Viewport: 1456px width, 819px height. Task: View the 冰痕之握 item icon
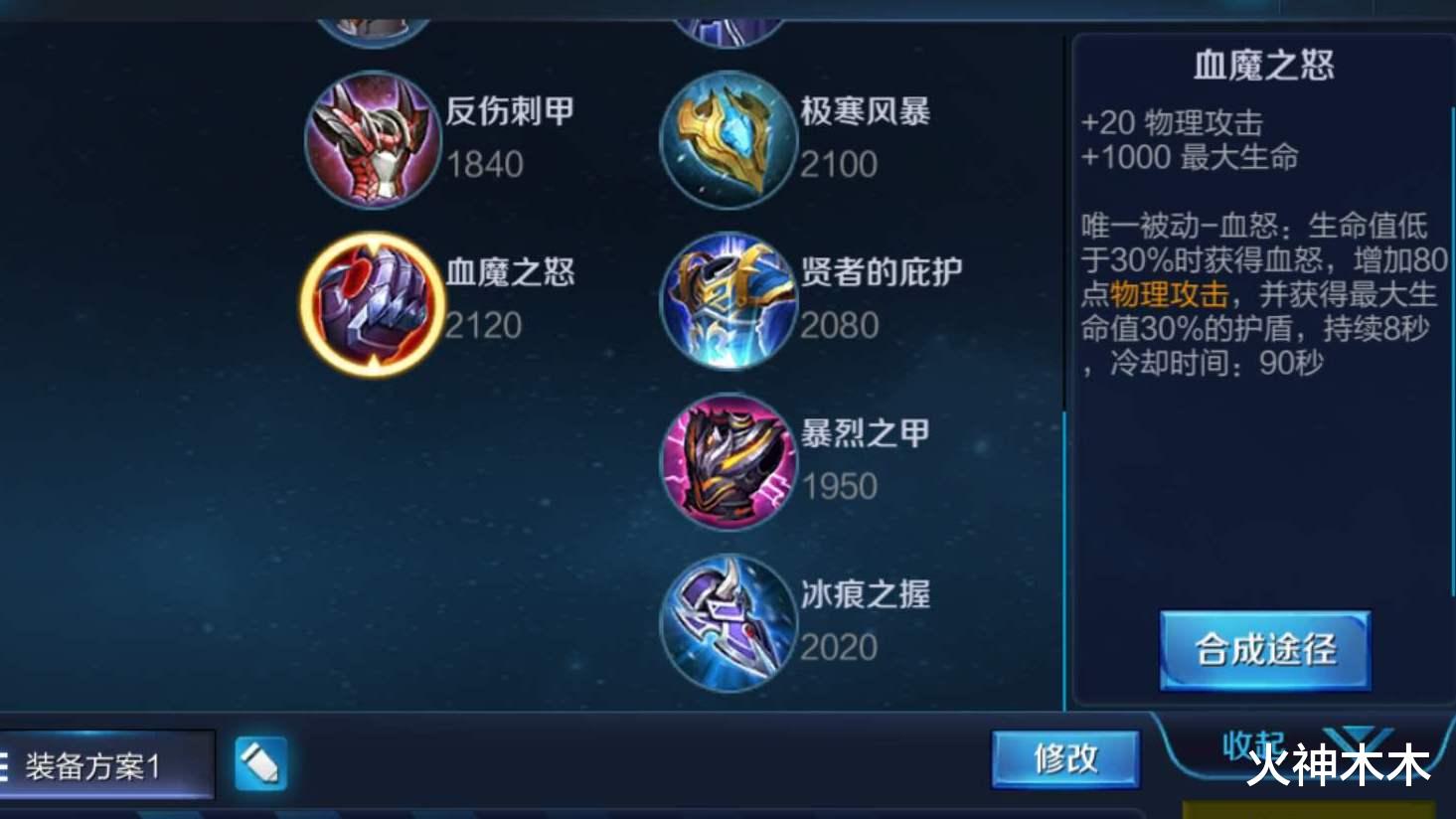[728, 620]
